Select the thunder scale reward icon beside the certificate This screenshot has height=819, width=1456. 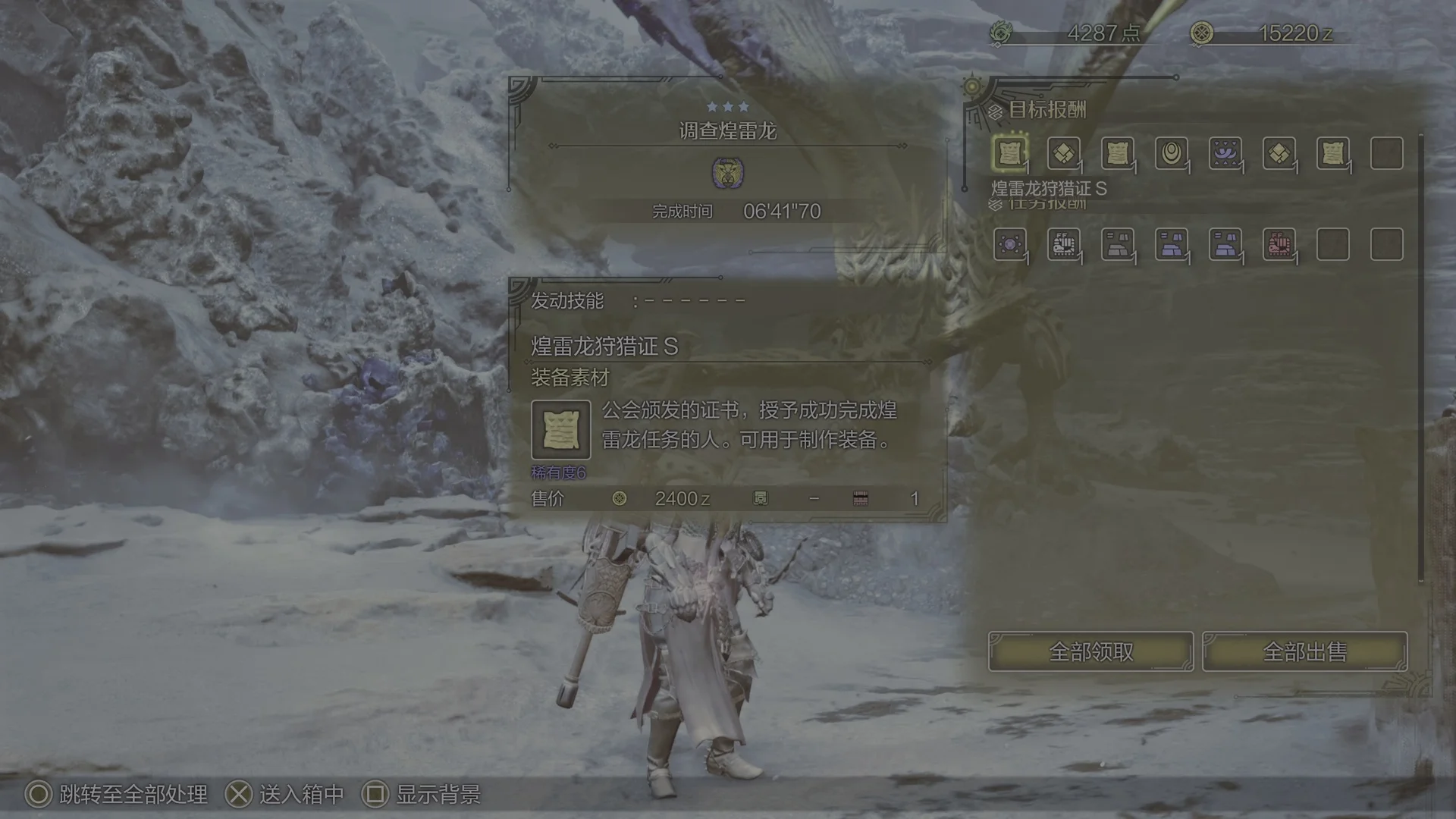pyautogui.click(x=1063, y=153)
